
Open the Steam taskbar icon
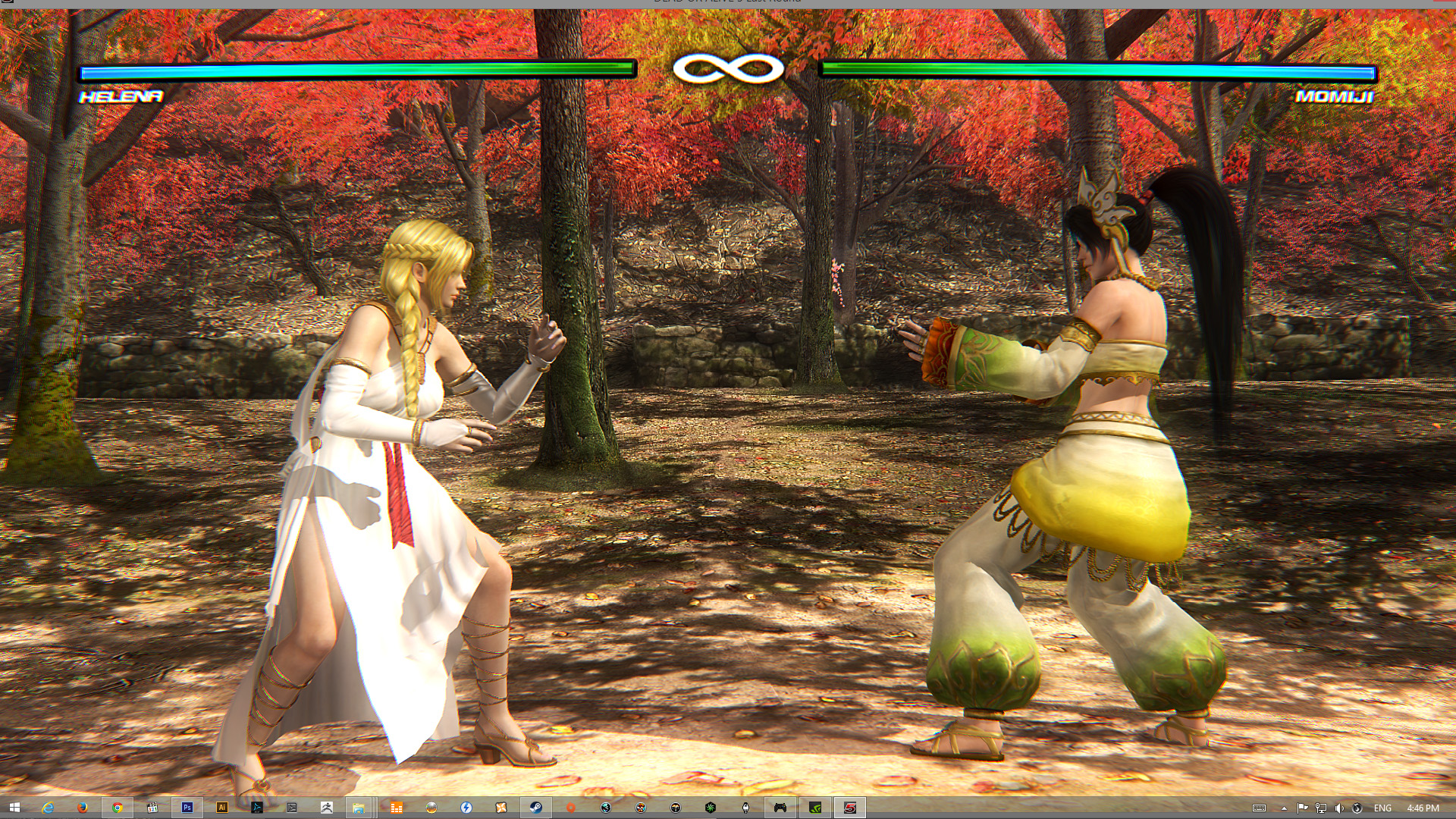point(536,808)
